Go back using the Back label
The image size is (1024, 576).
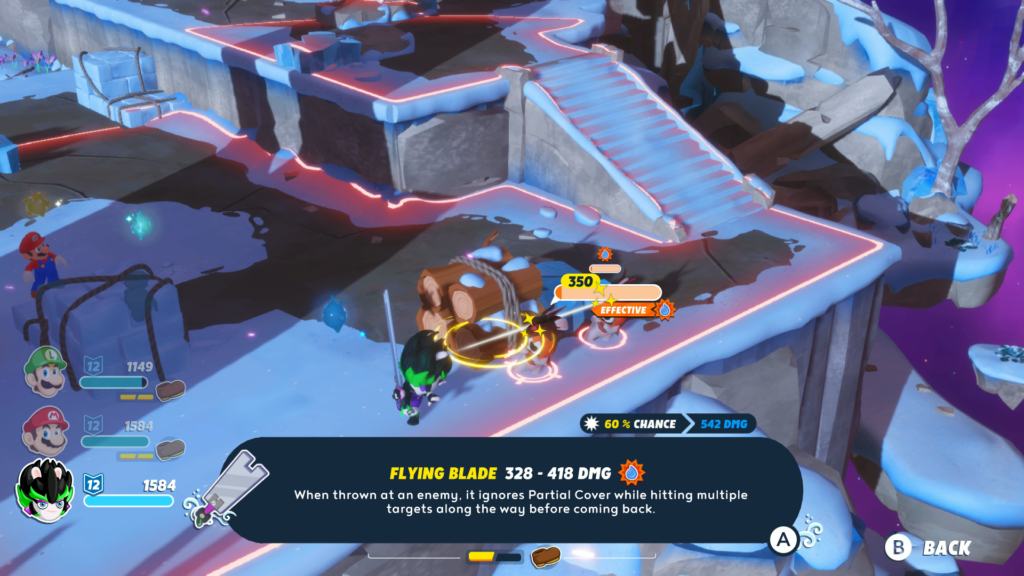point(945,547)
